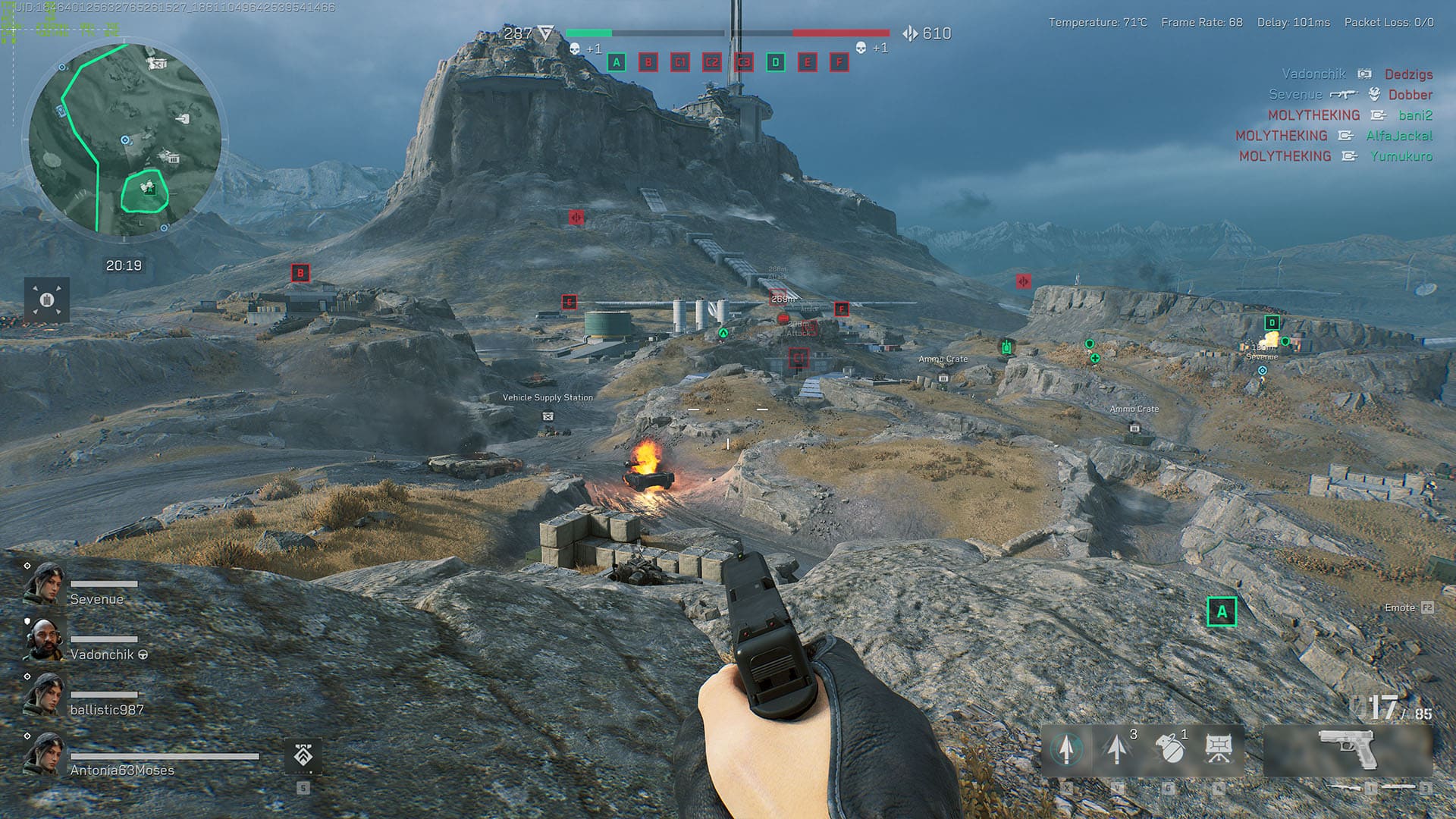The height and width of the screenshot is (819, 1456).
Task: Activate the circled arrow ability slot
Action: pos(1066,749)
